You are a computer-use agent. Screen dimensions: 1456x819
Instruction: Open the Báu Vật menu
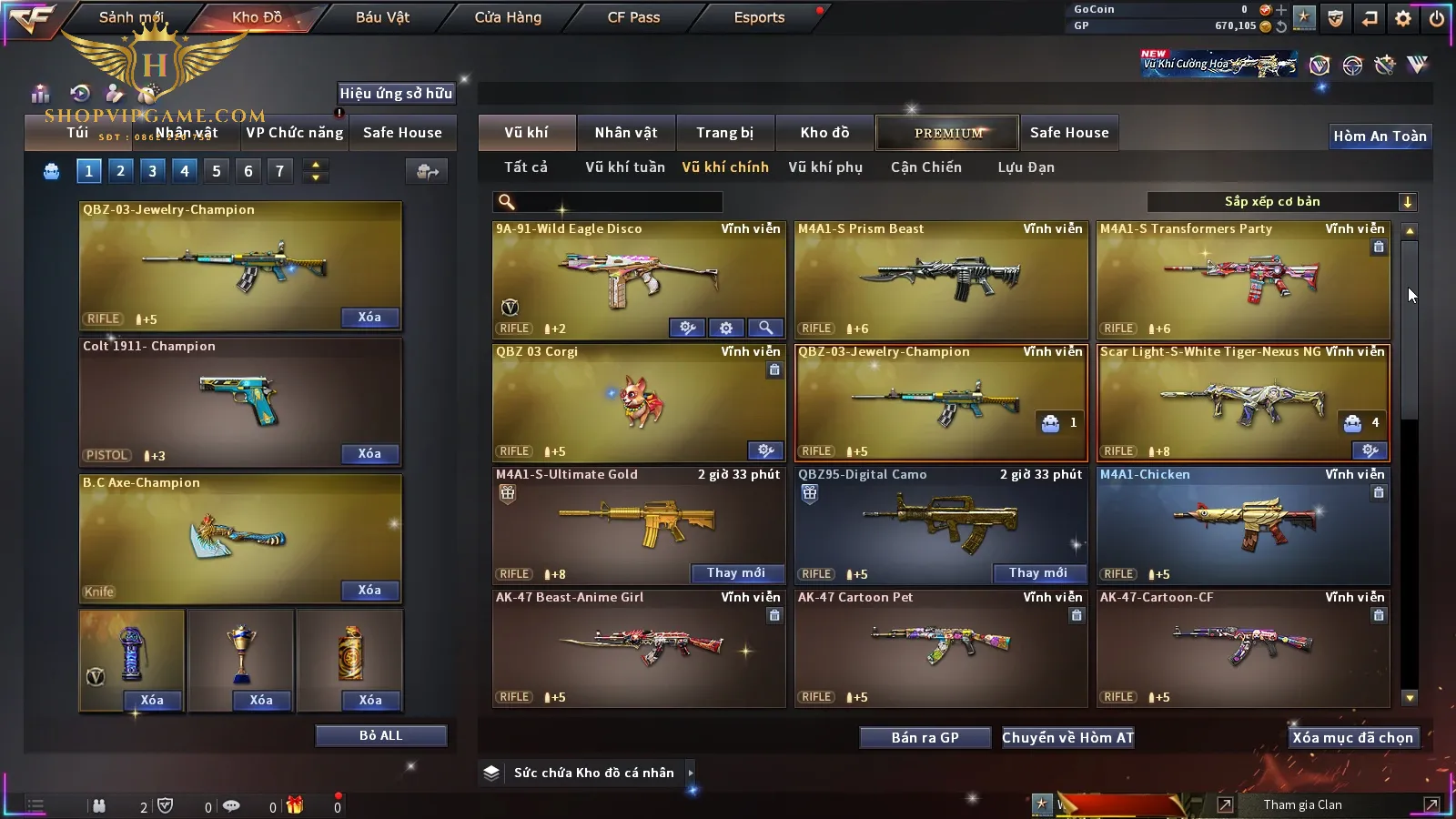[382, 17]
